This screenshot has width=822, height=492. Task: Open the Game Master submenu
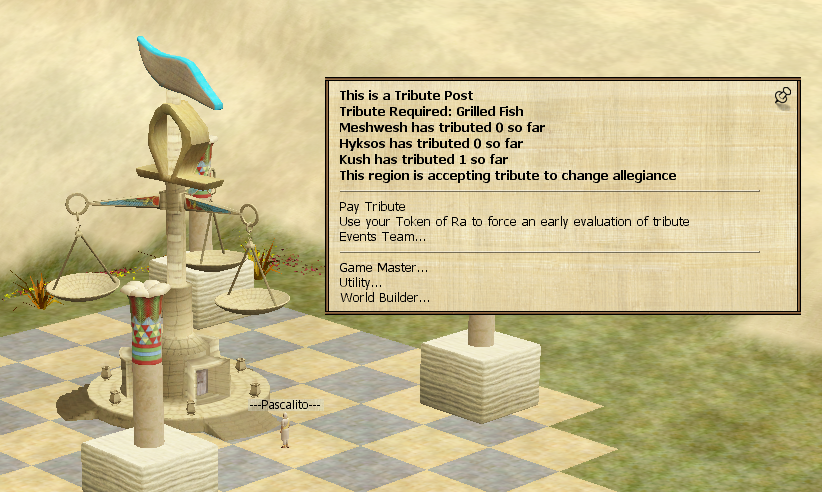383,268
